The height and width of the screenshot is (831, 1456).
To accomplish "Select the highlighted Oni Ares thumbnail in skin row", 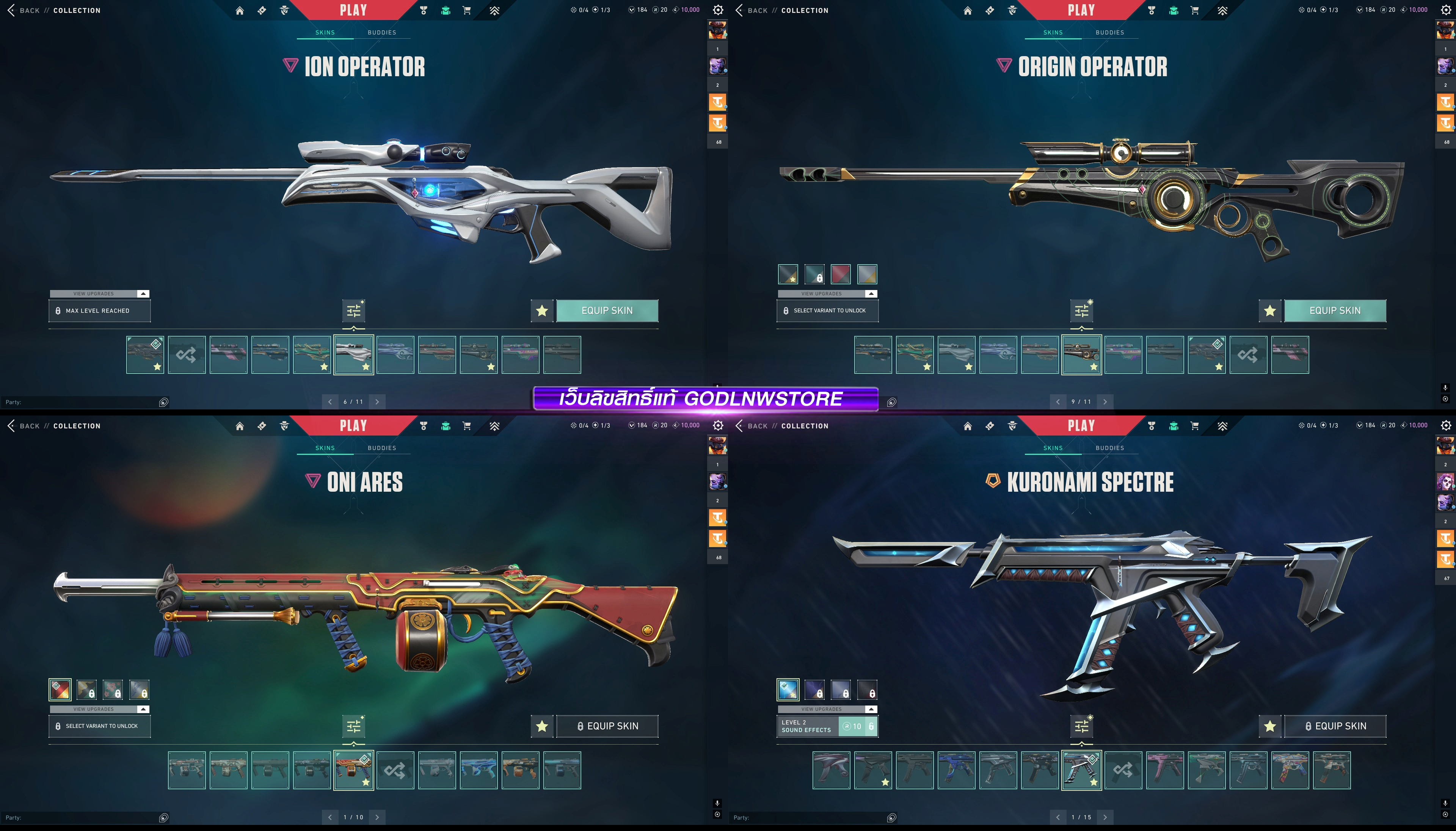I will pyautogui.click(x=353, y=770).
